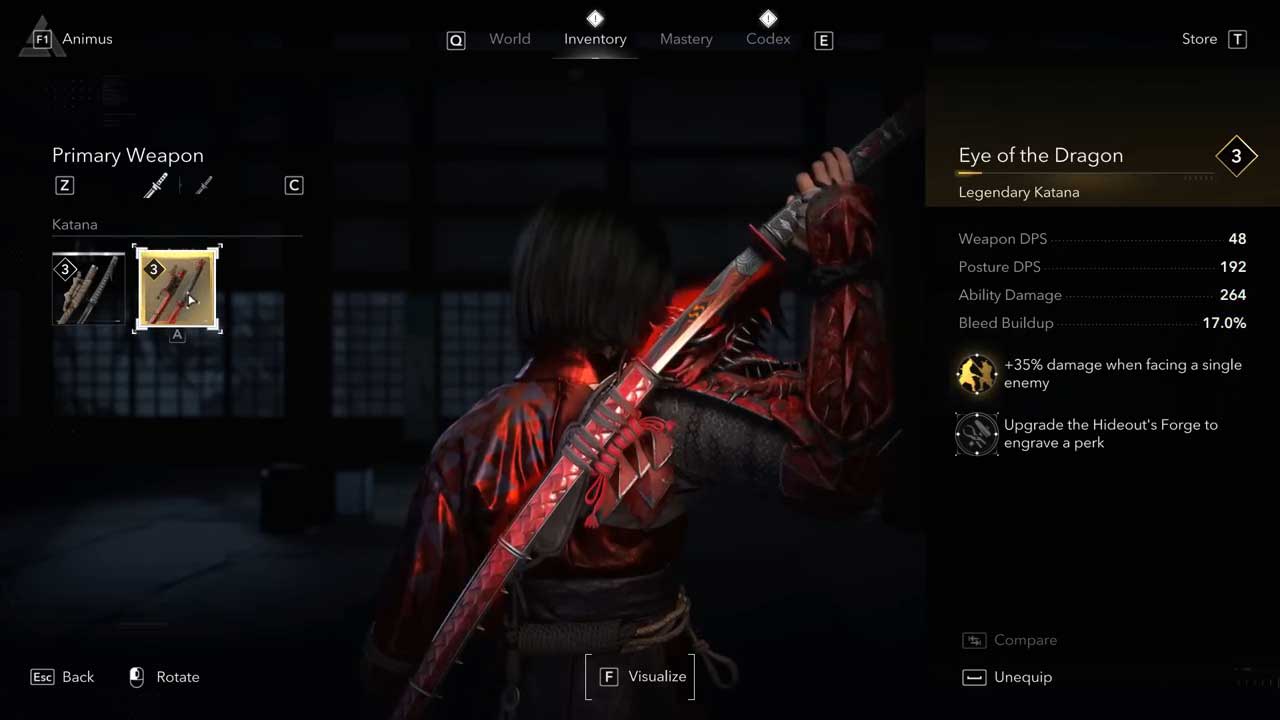
Task: Select the Eye of the Dragon katana slot
Action: tap(177, 289)
